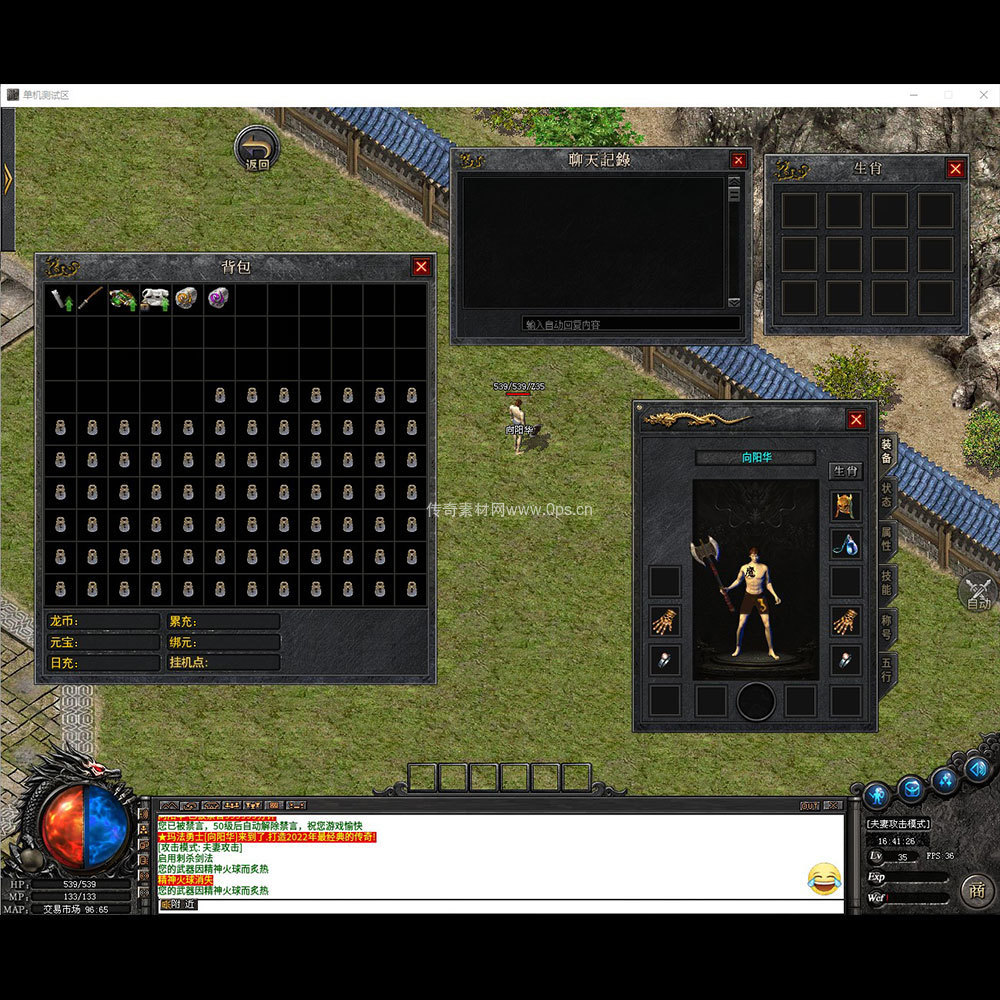Click the 返回 return arrow button

click(257, 149)
